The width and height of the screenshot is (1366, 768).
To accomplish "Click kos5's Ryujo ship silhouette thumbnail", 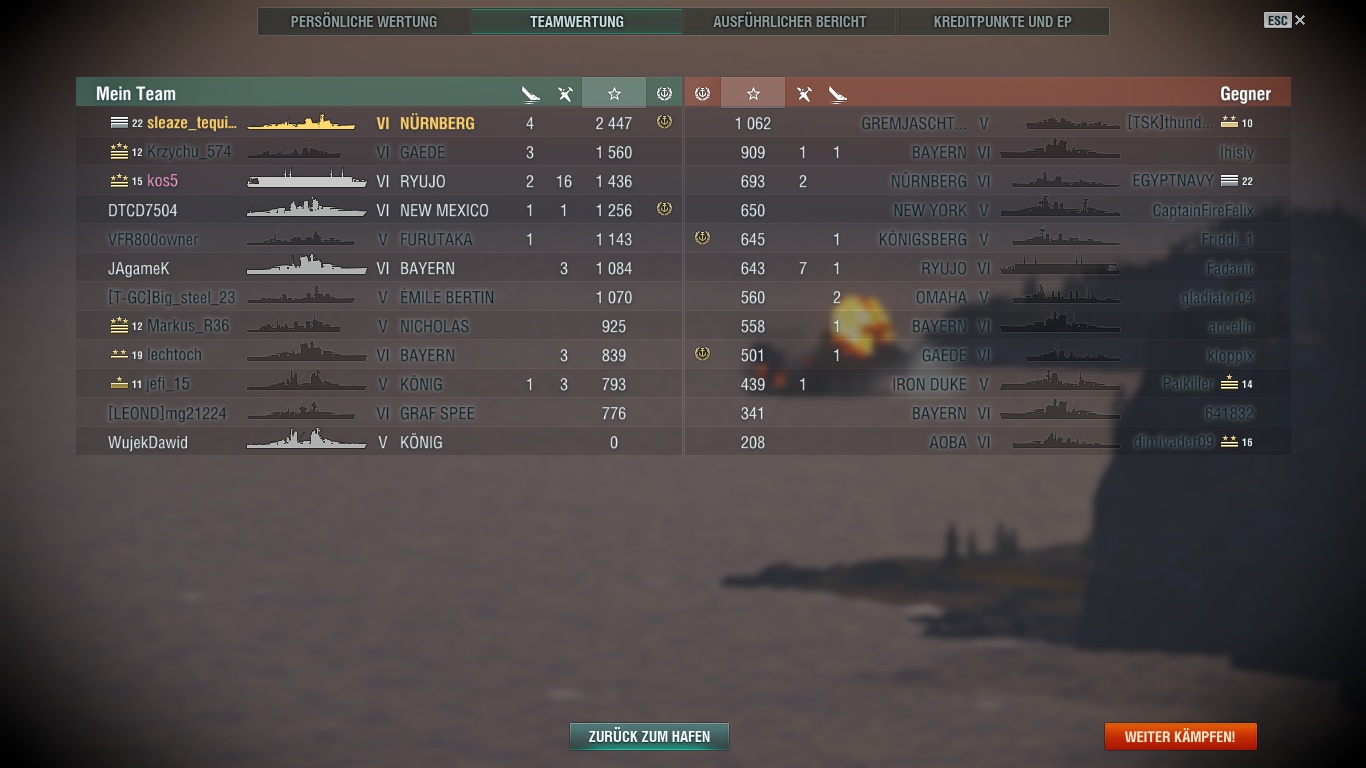I will pyautogui.click(x=305, y=181).
